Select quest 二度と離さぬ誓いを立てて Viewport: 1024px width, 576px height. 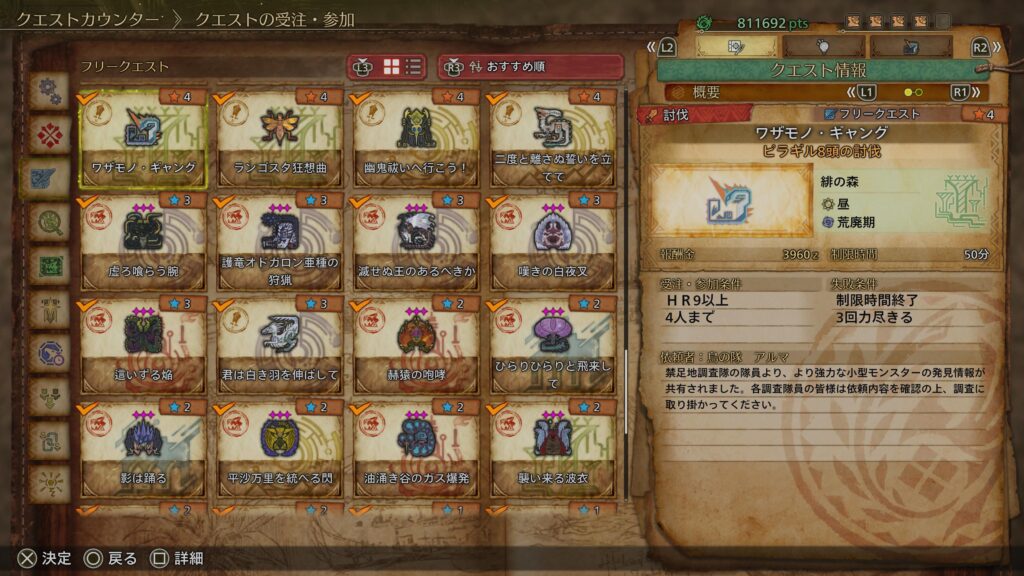(553, 139)
